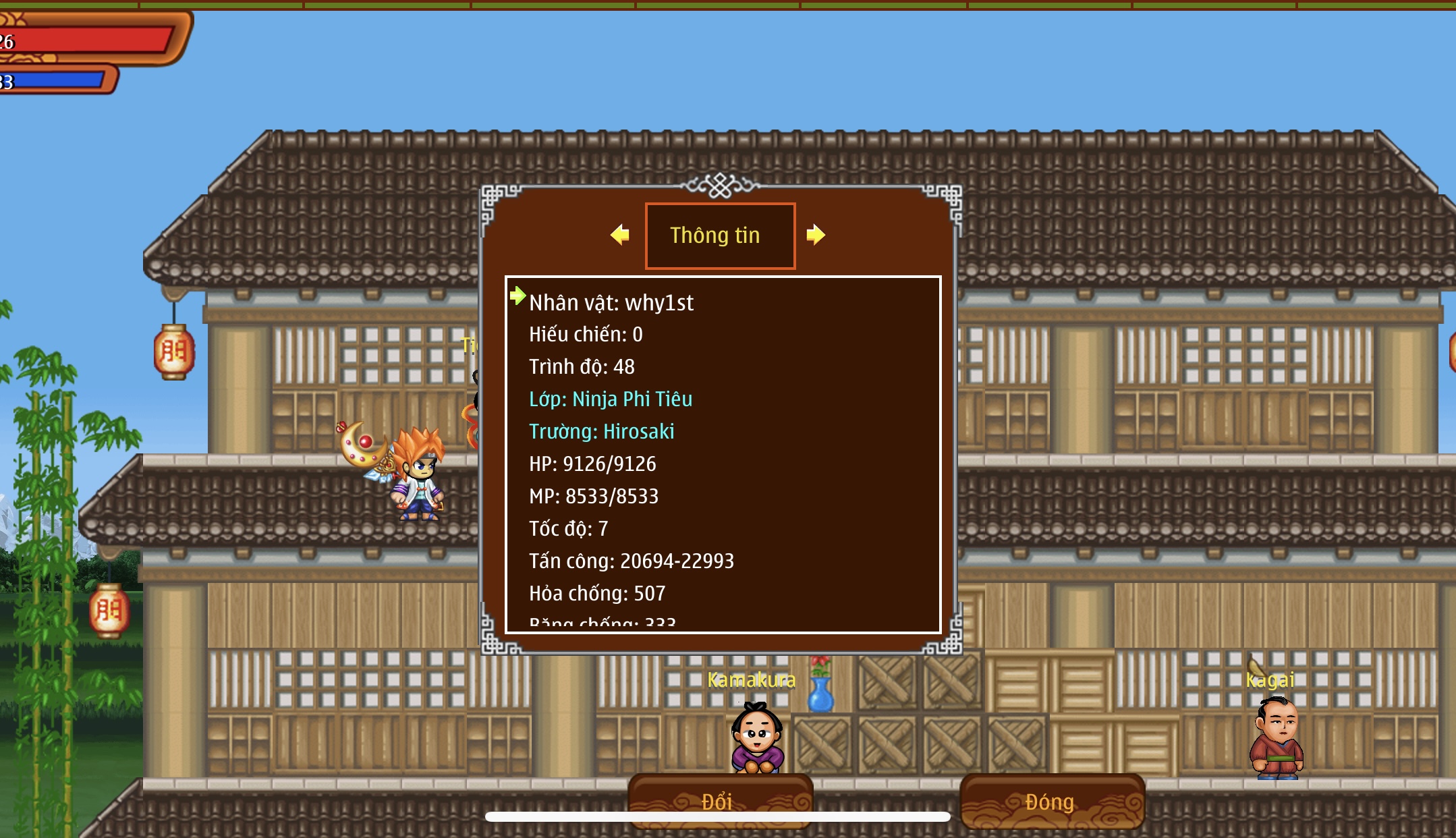The width and height of the screenshot is (1456, 838).
Task: Select the Tấn công stat row
Action: pos(631,561)
